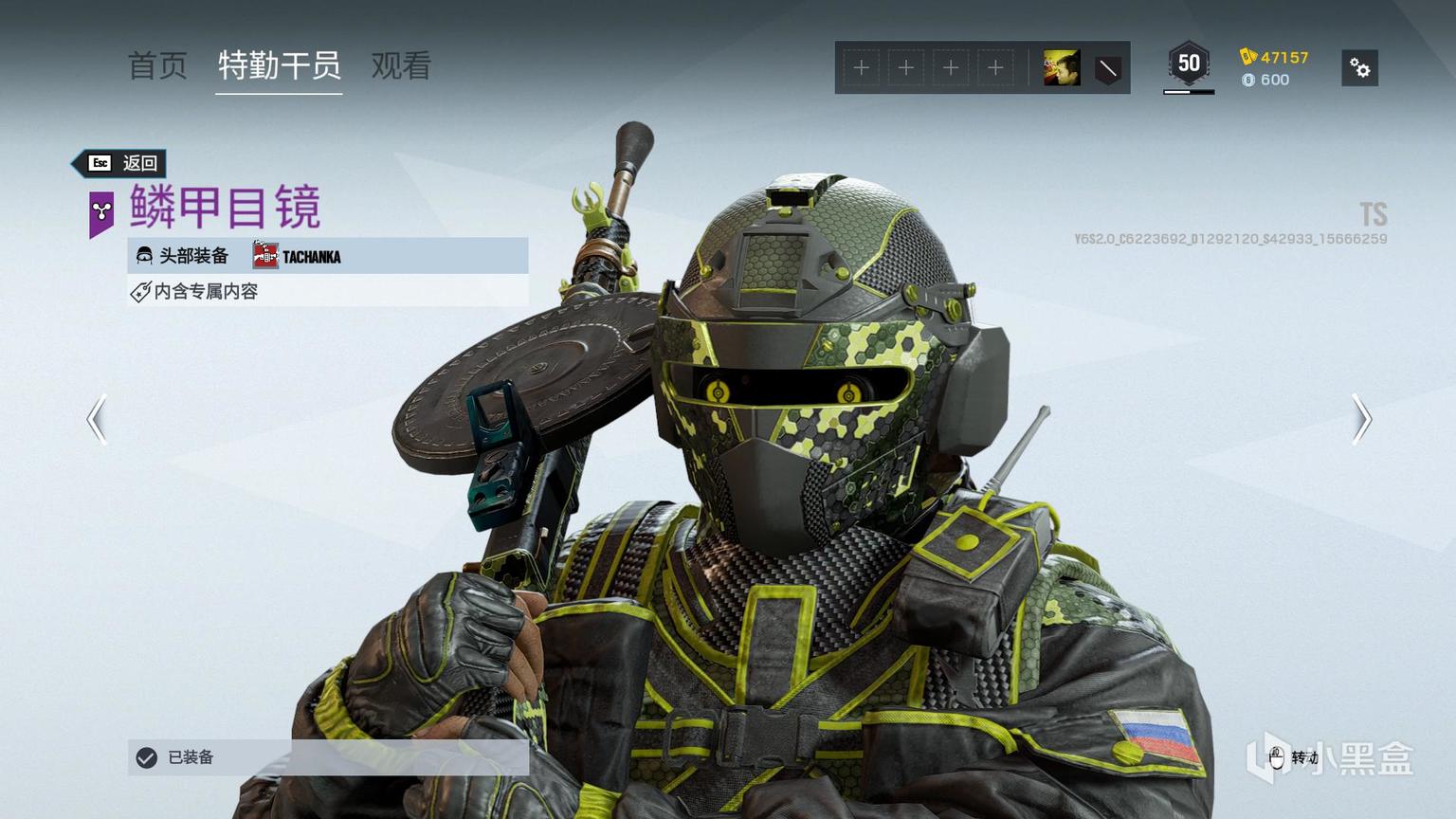The image size is (1456, 819).
Task: Select the 已装备 equipped button
Action: pyautogui.click(x=328, y=757)
